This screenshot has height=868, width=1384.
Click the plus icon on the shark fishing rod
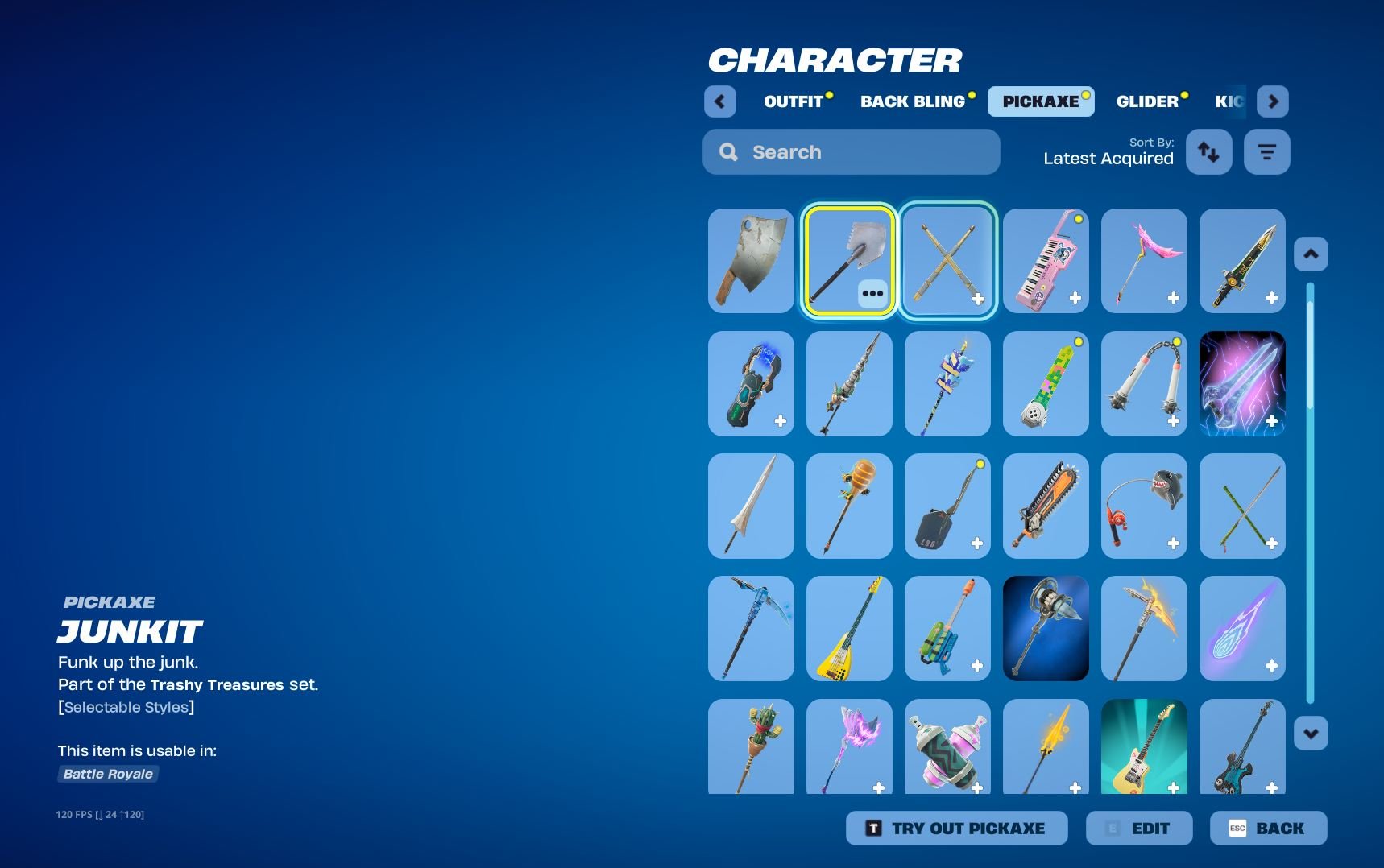pyautogui.click(x=1175, y=543)
